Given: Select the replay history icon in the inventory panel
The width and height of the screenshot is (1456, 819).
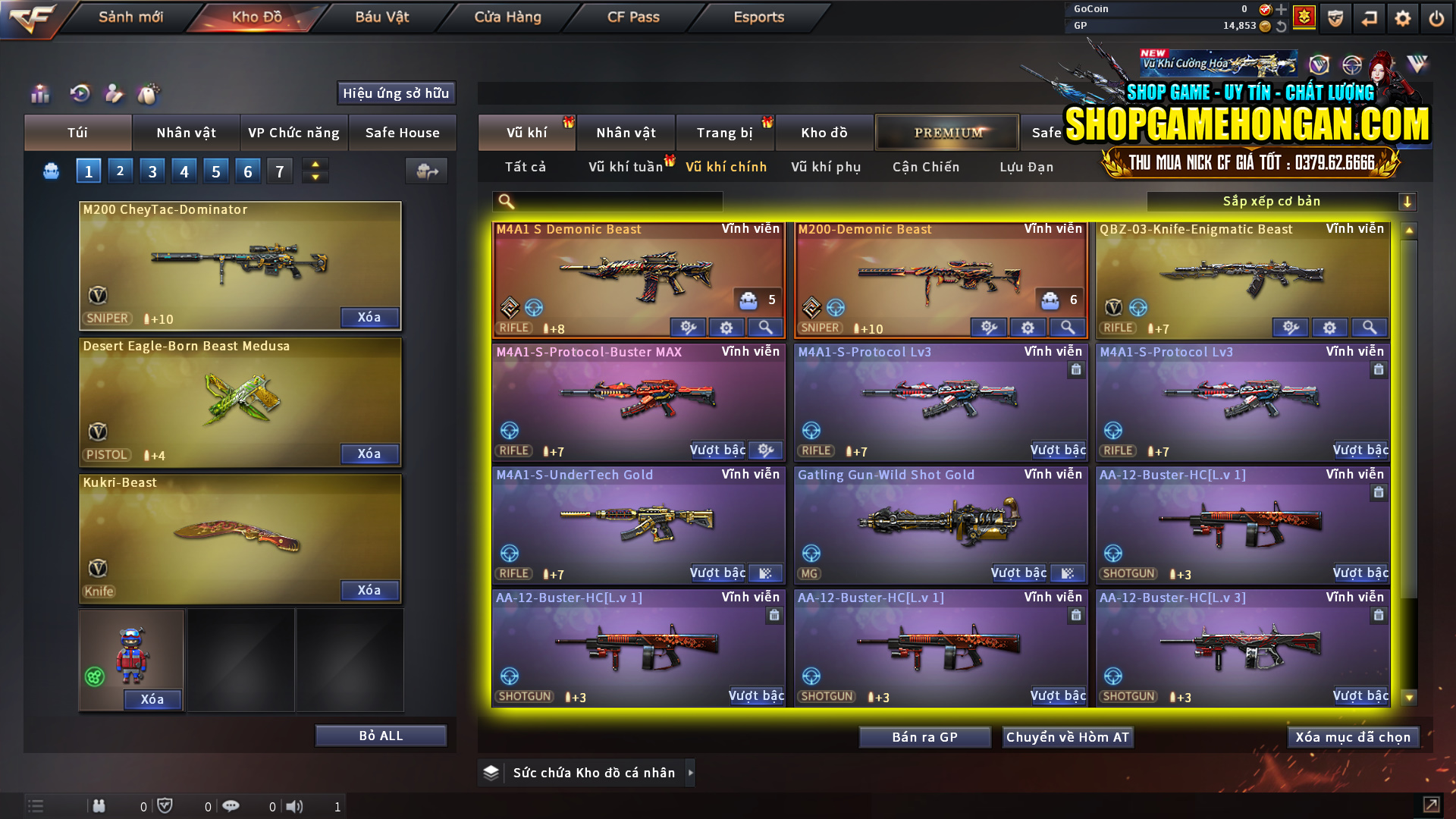Looking at the screenshot, I should click(79, 93).
